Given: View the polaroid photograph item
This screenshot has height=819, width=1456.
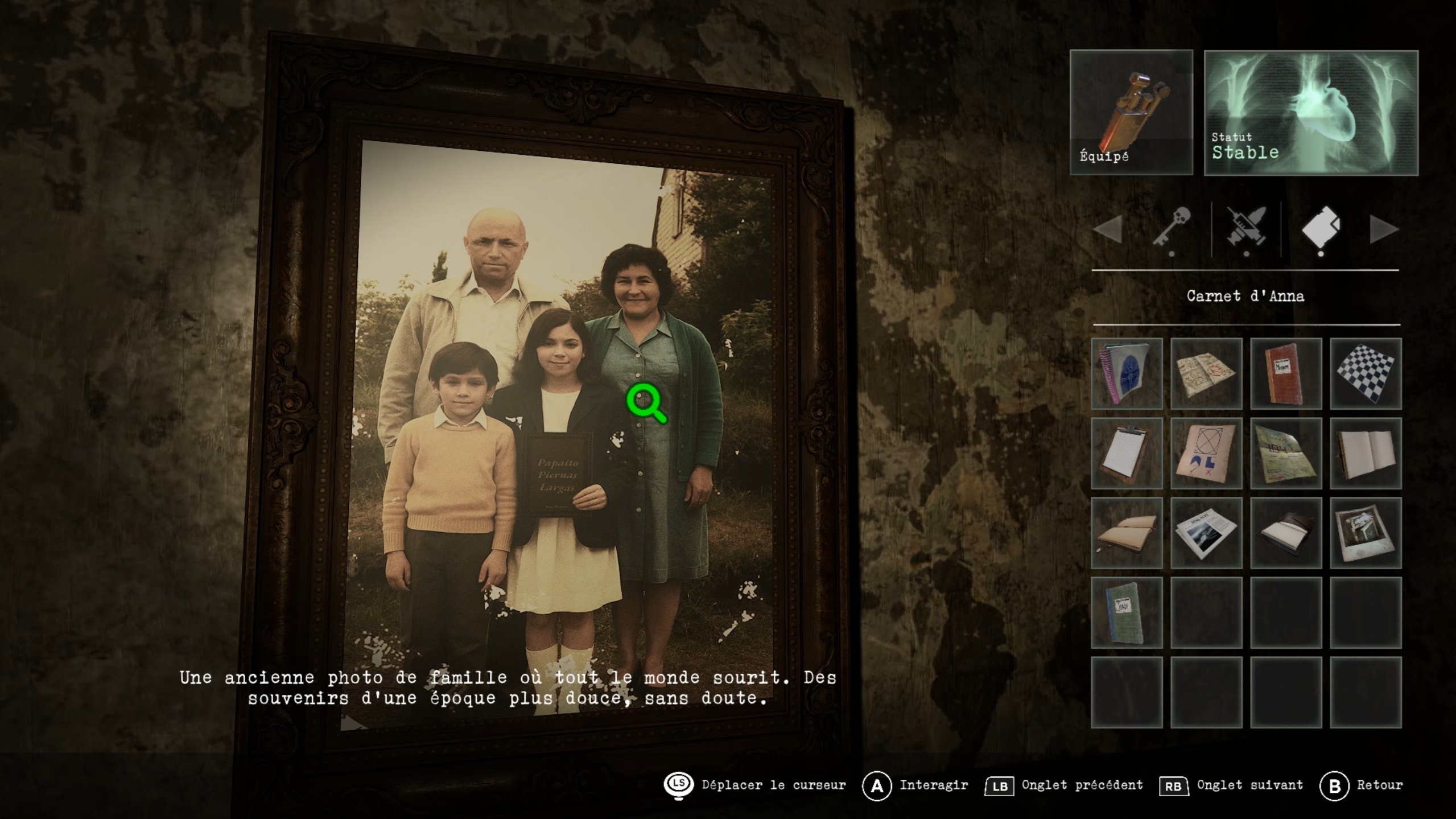Looking at the screenshot, I should (1366, 533).
